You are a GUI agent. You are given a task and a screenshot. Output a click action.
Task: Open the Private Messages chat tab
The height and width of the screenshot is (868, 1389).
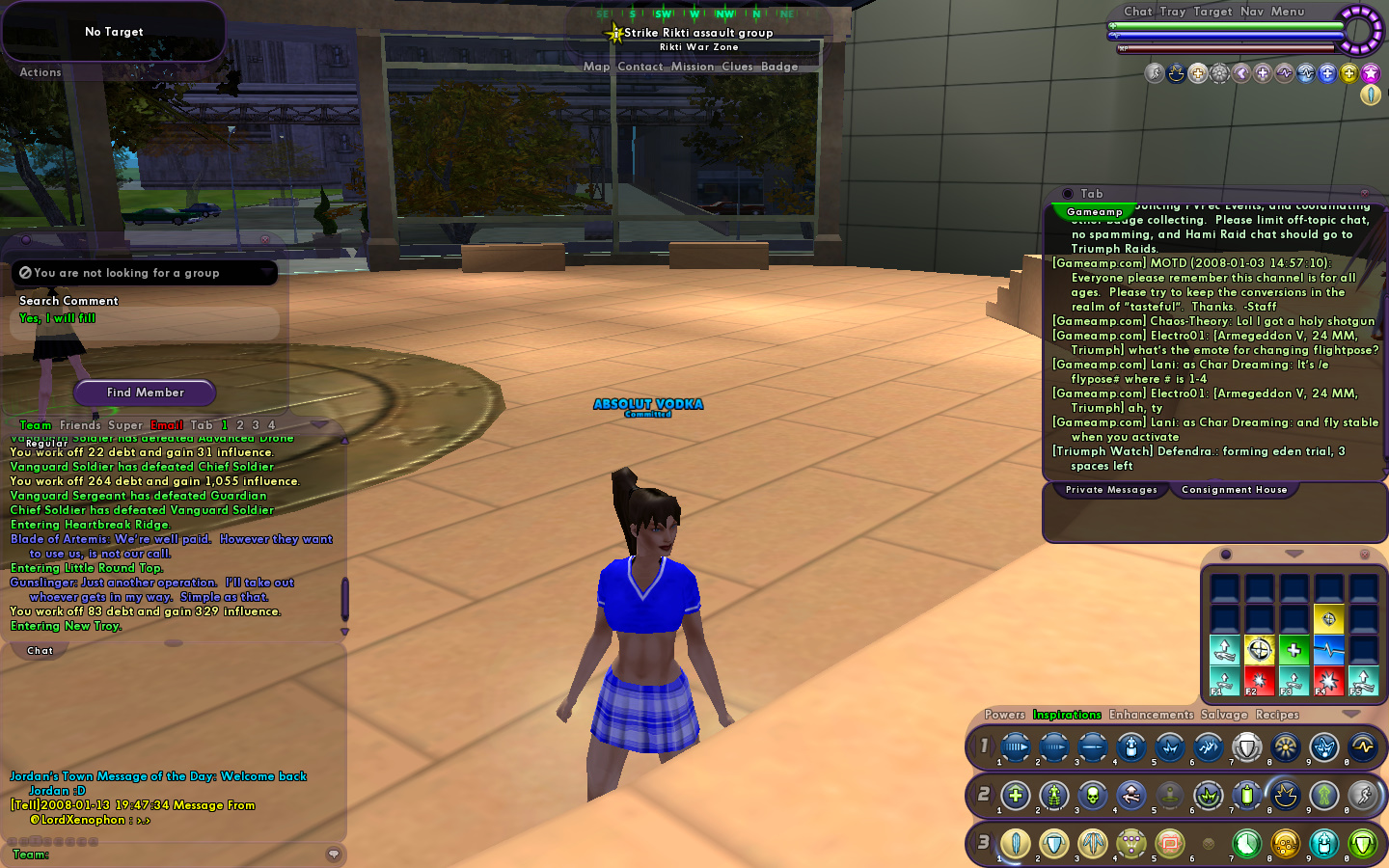pos(1111,490)
